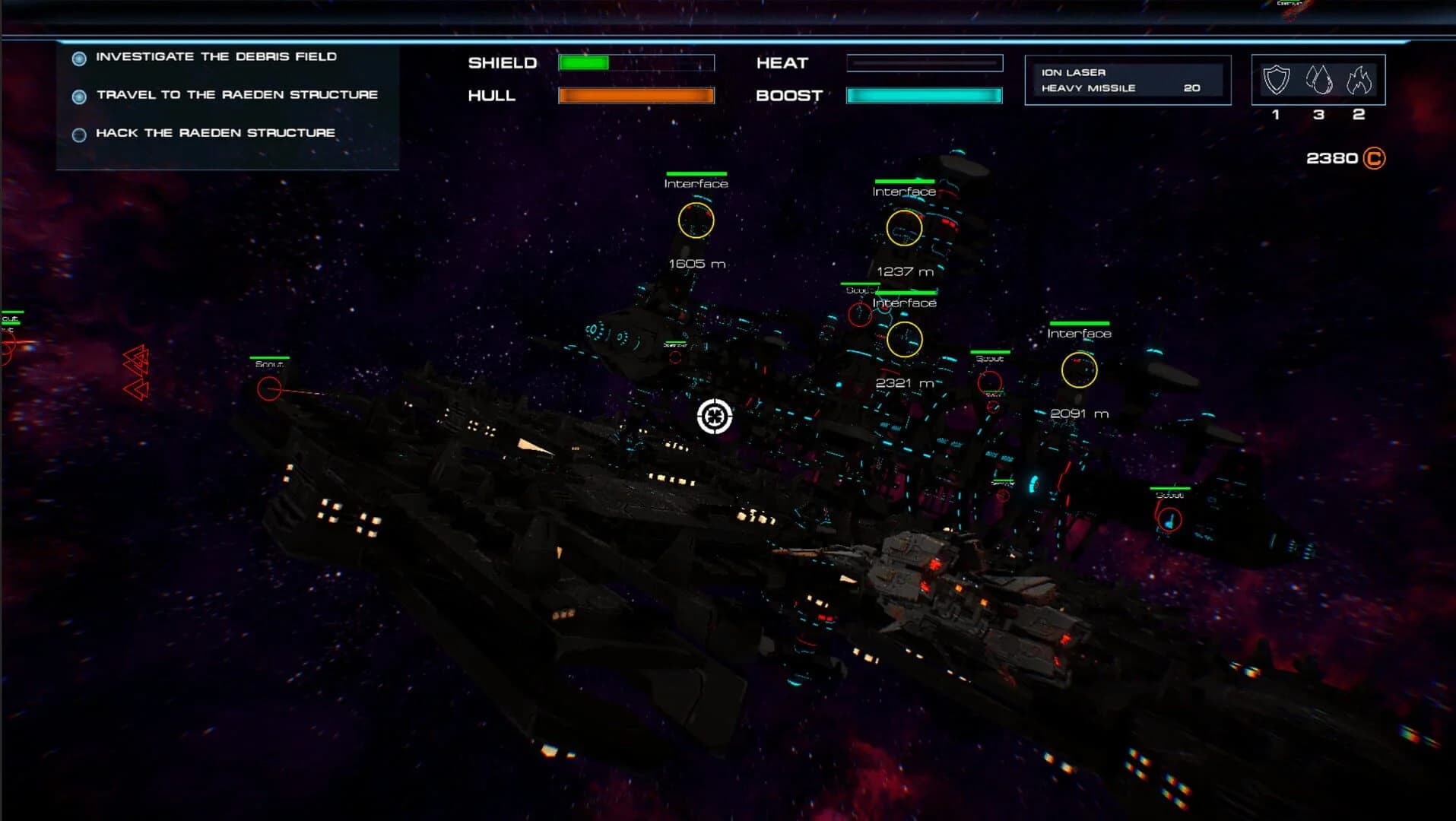Click the BOOST gauge bar
This screenshot has width=1456, height=821.
925,96
